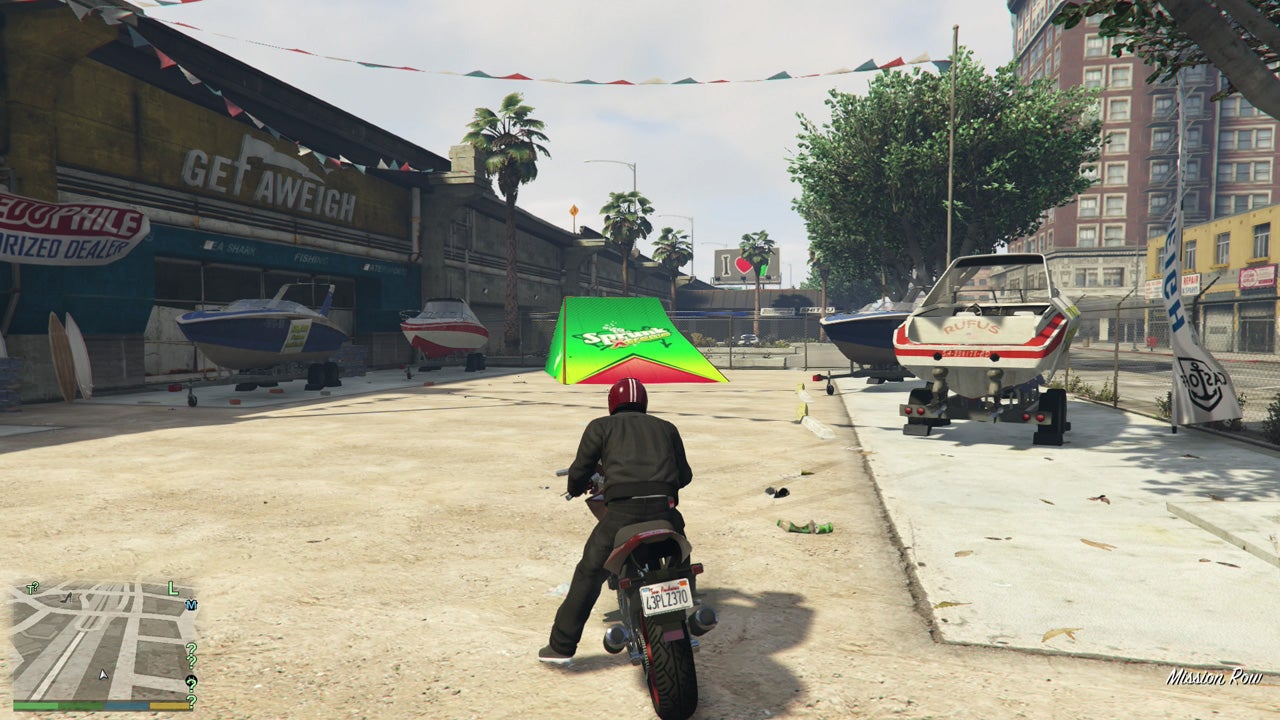The width and height of the screenshot is (1280, 720).
Task: Click the blue M Michael blip on minimap
Action: pyautogui.click(x=190, y=606)
